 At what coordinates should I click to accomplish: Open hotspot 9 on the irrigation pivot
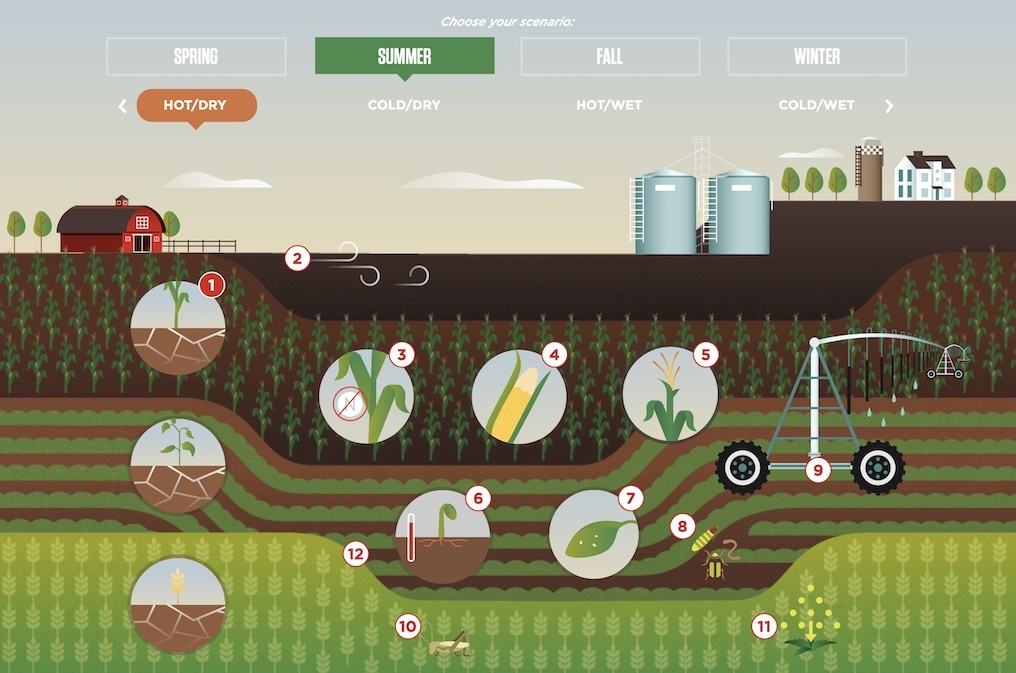(818, 468)
